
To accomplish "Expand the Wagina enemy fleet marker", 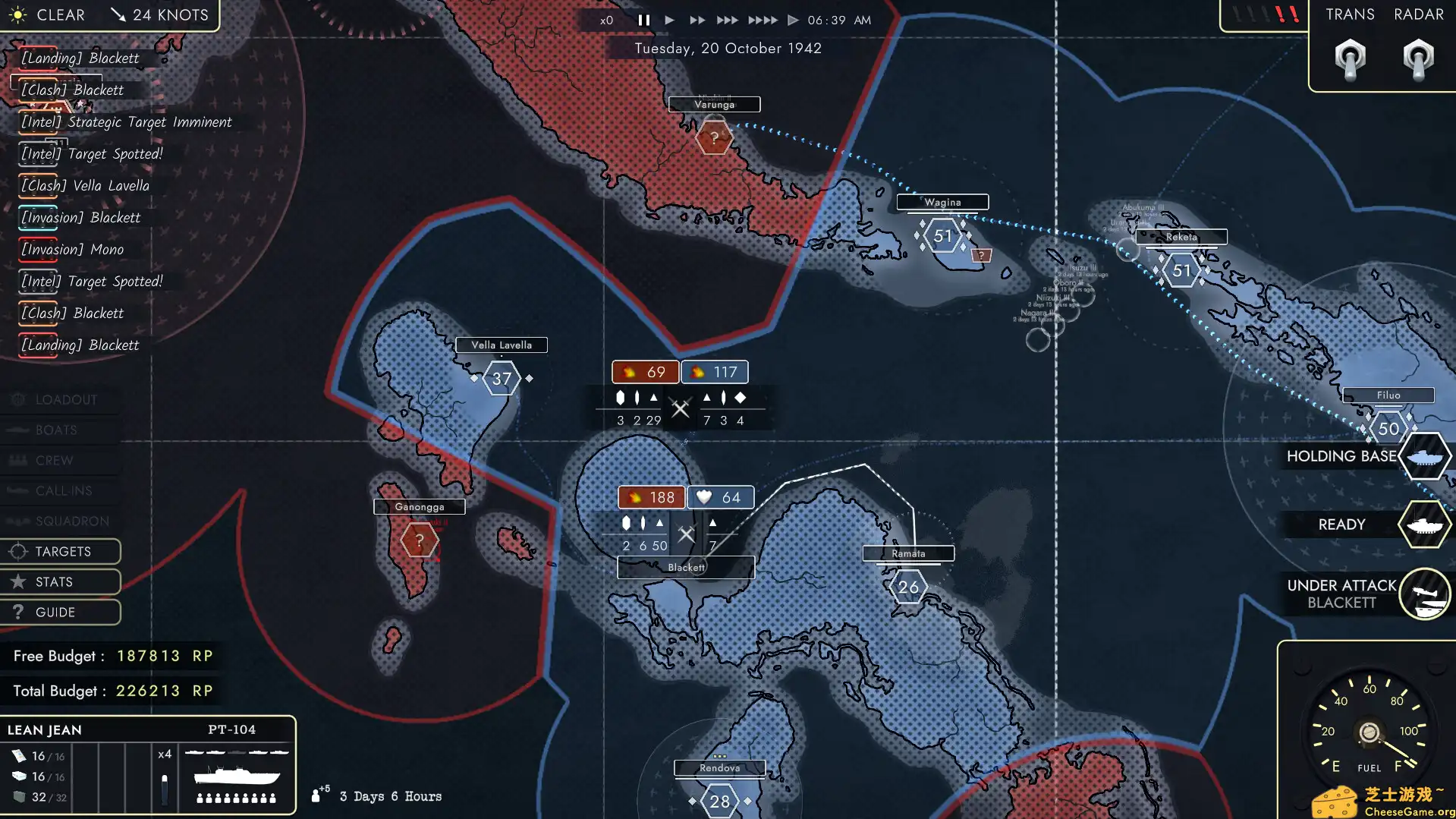I will click(941, 236).
